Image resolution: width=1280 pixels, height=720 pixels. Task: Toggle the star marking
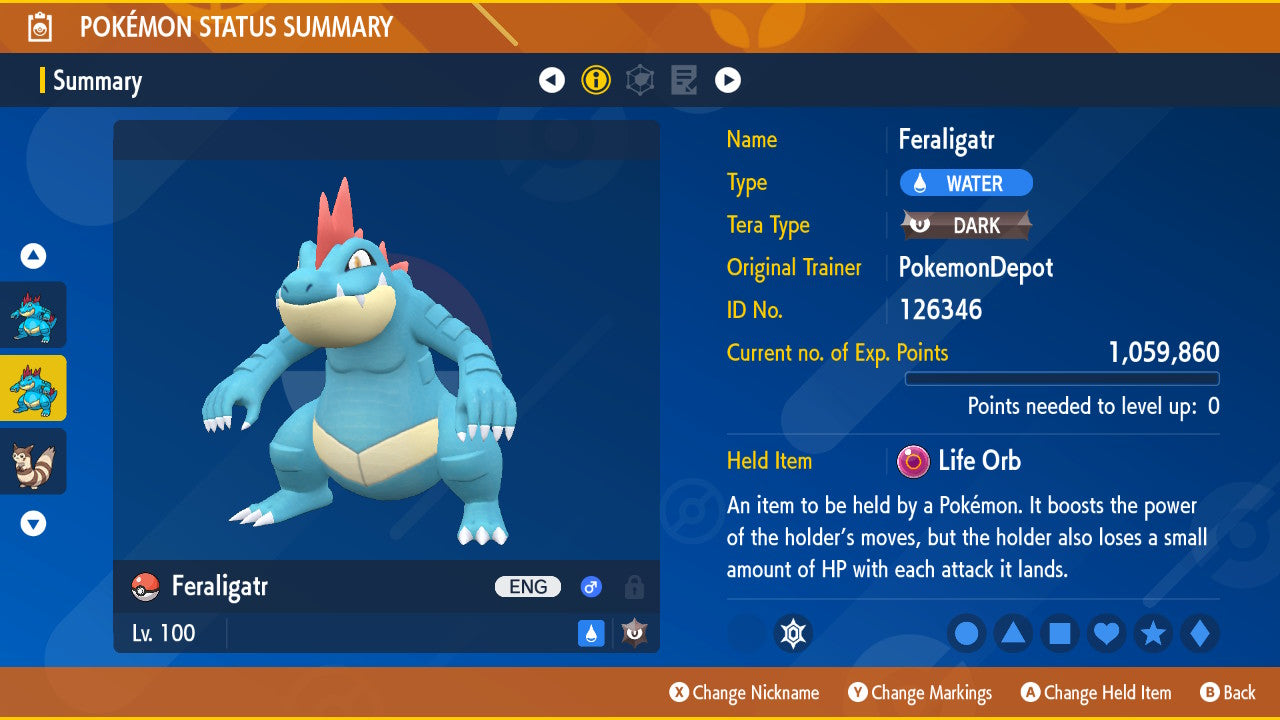(1153, 633)
